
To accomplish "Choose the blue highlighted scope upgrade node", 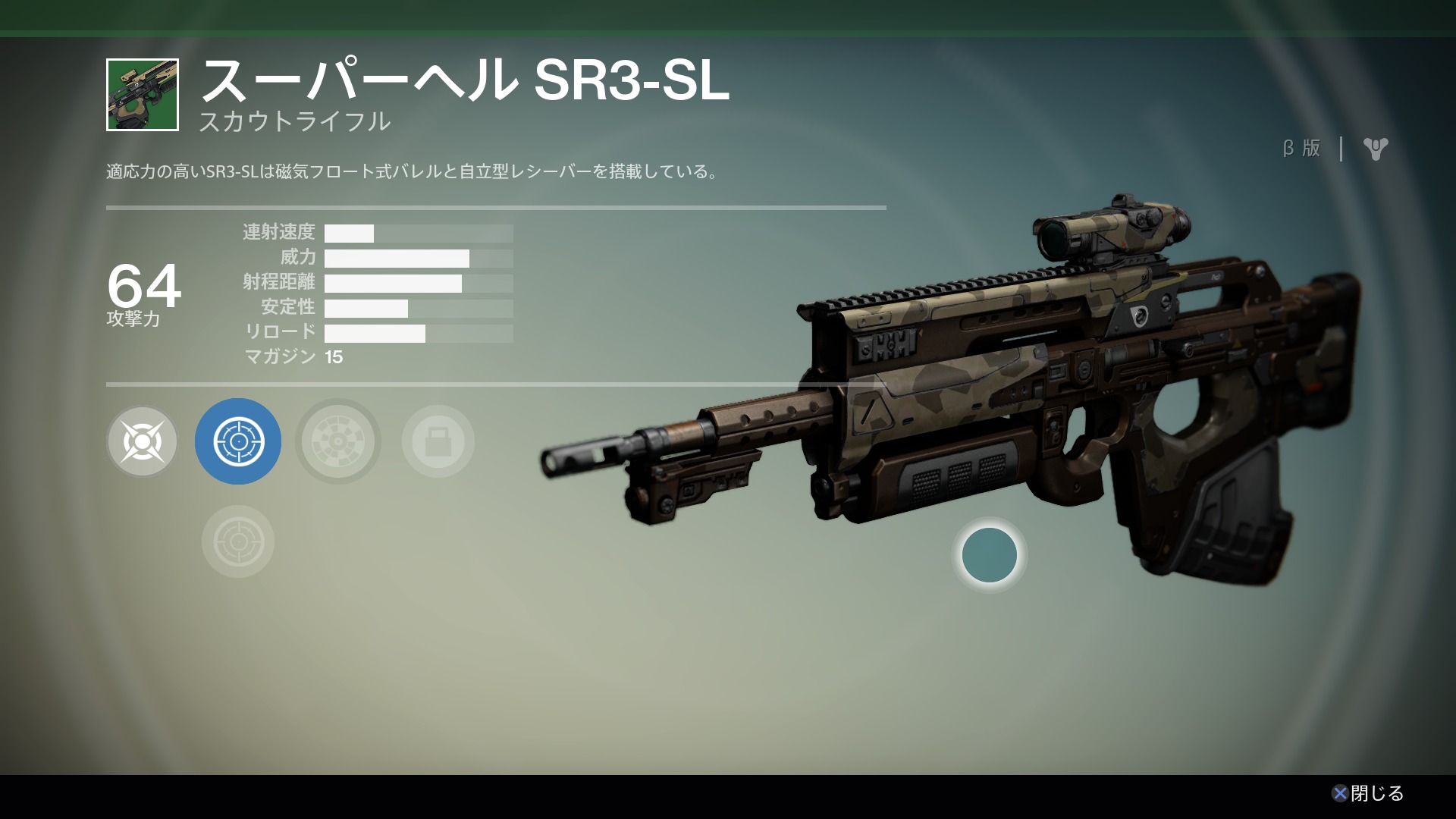I will (x=238, y=441).
